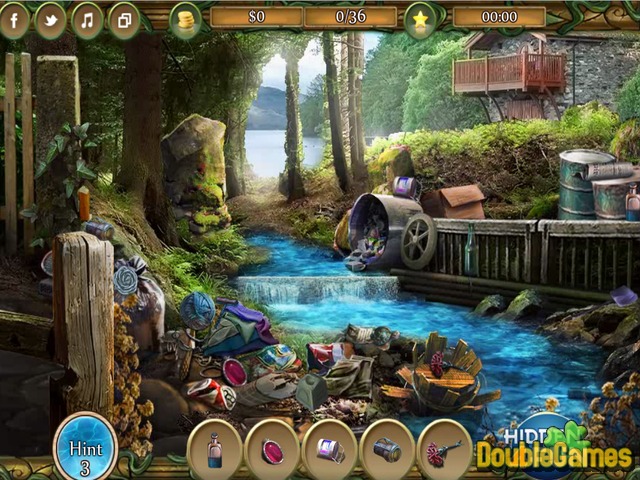Click the gold coins stack icon
The image size is (640, 480).
point(185,20)
